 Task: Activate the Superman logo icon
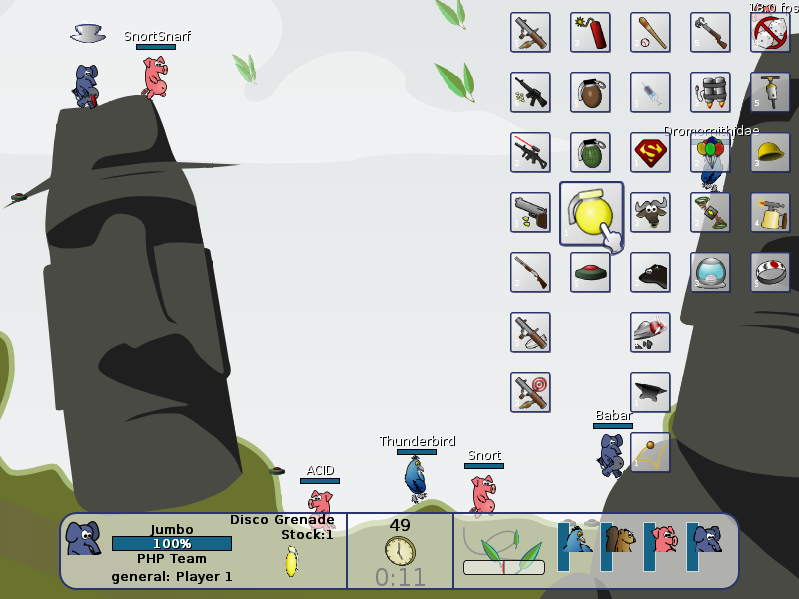pyautogui.click(x=650, y=152)
